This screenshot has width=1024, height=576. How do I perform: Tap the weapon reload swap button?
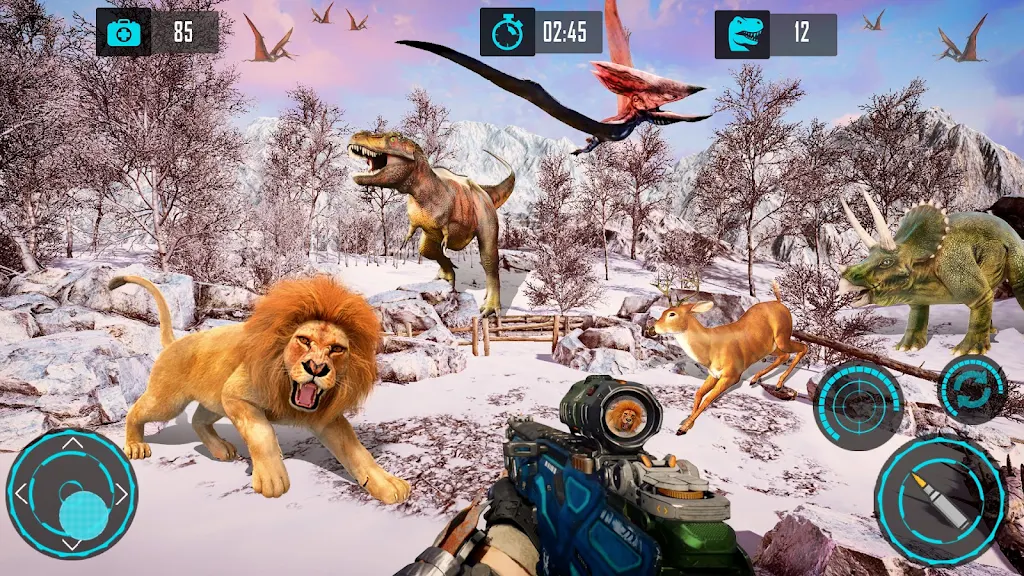pyautogui.click(x=972, y=389)
